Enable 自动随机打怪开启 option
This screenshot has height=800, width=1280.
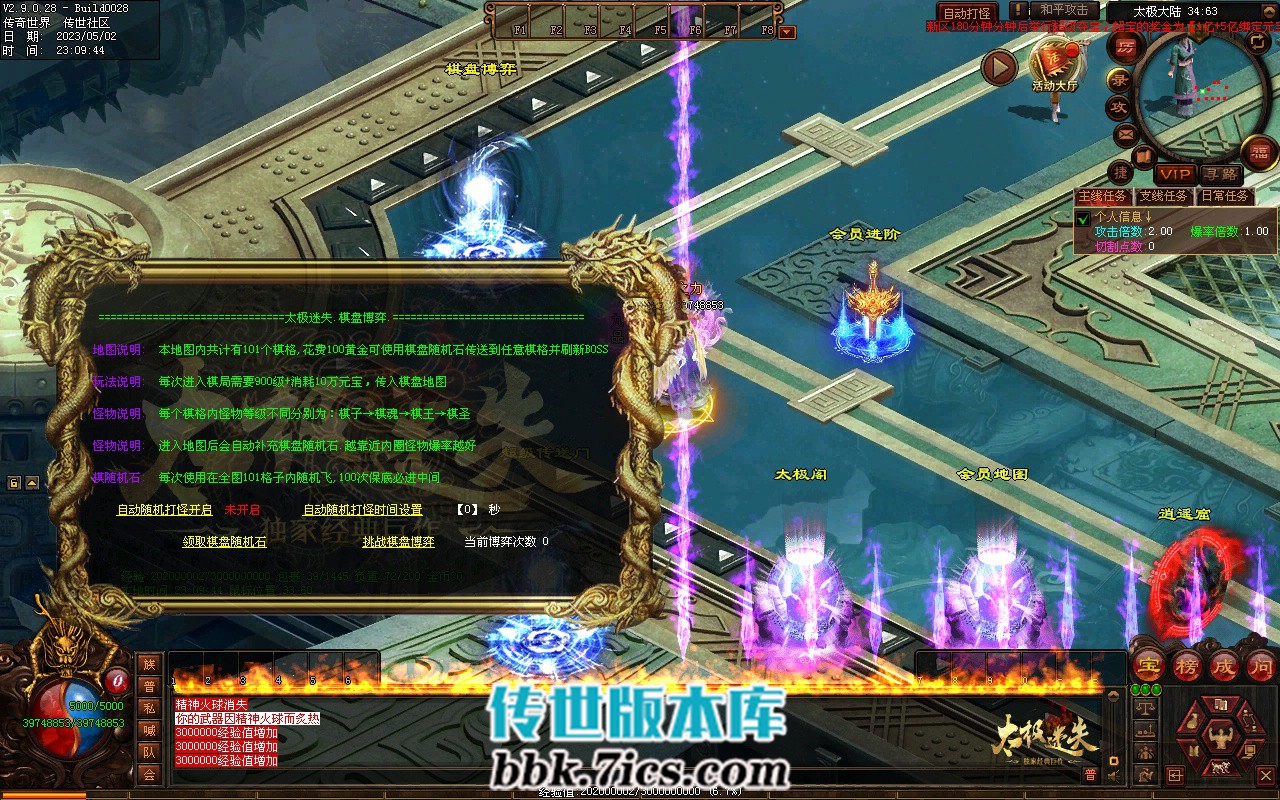[165, 509]
